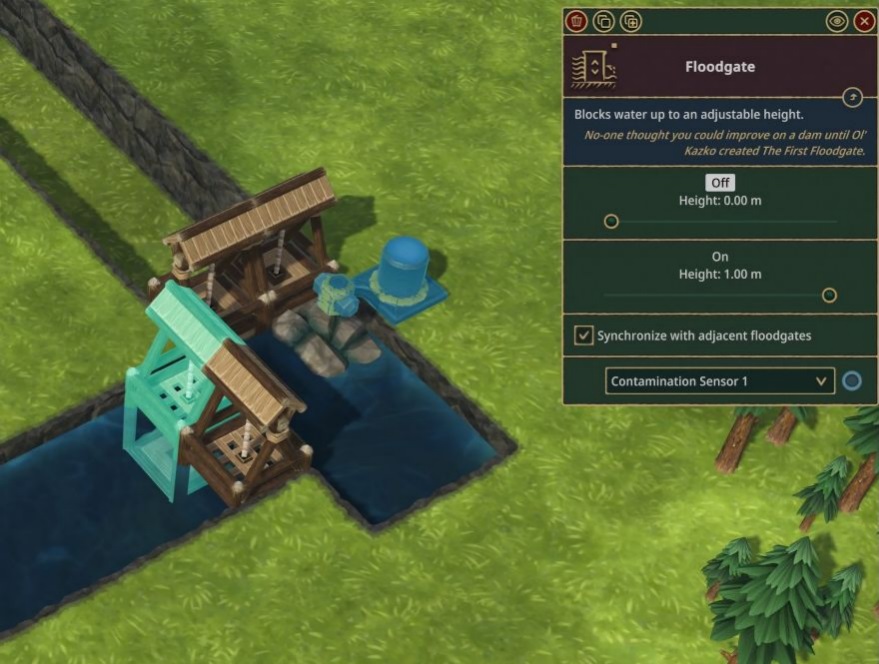This screenshot has width=879, height=664.
Task: Open the Contamination Sensor 1 dropdown
Action: pyautogui.click(x=719, y=381)
